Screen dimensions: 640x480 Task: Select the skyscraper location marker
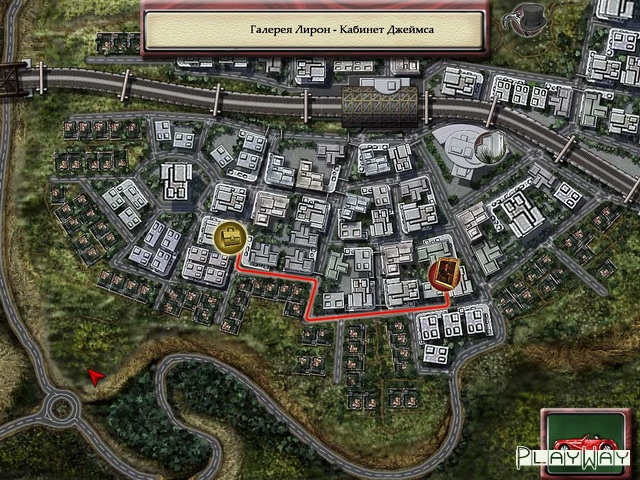point(489,148)
